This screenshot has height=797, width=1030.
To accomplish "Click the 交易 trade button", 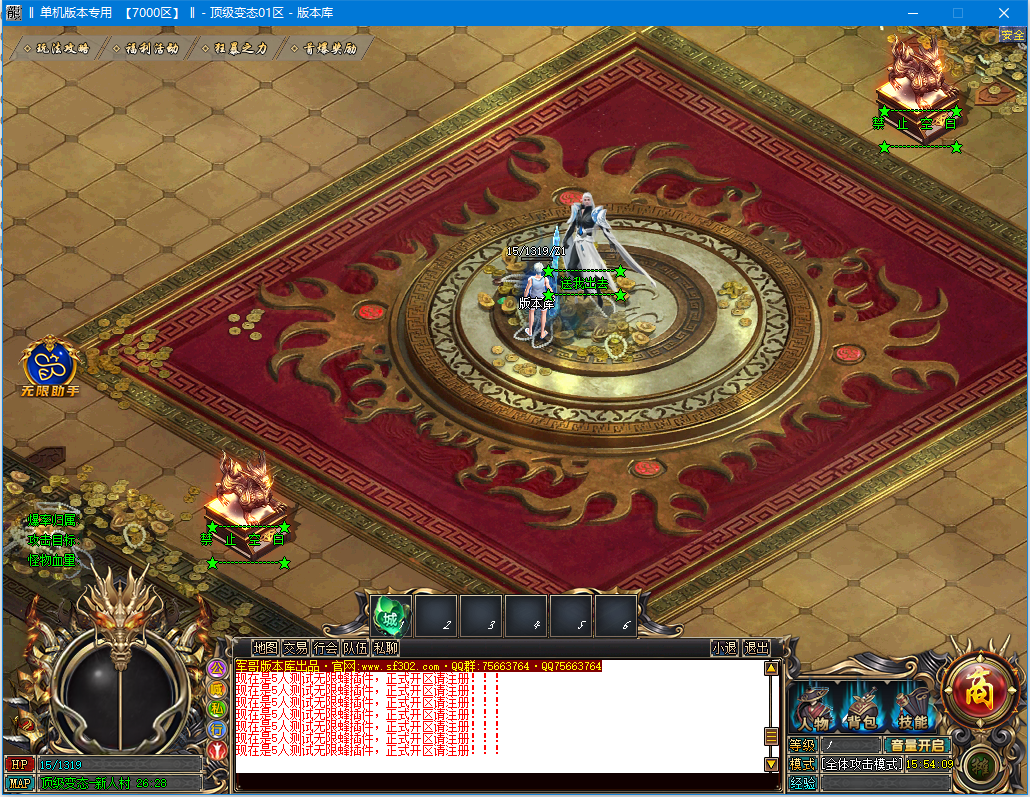I will tap(295, 648).
